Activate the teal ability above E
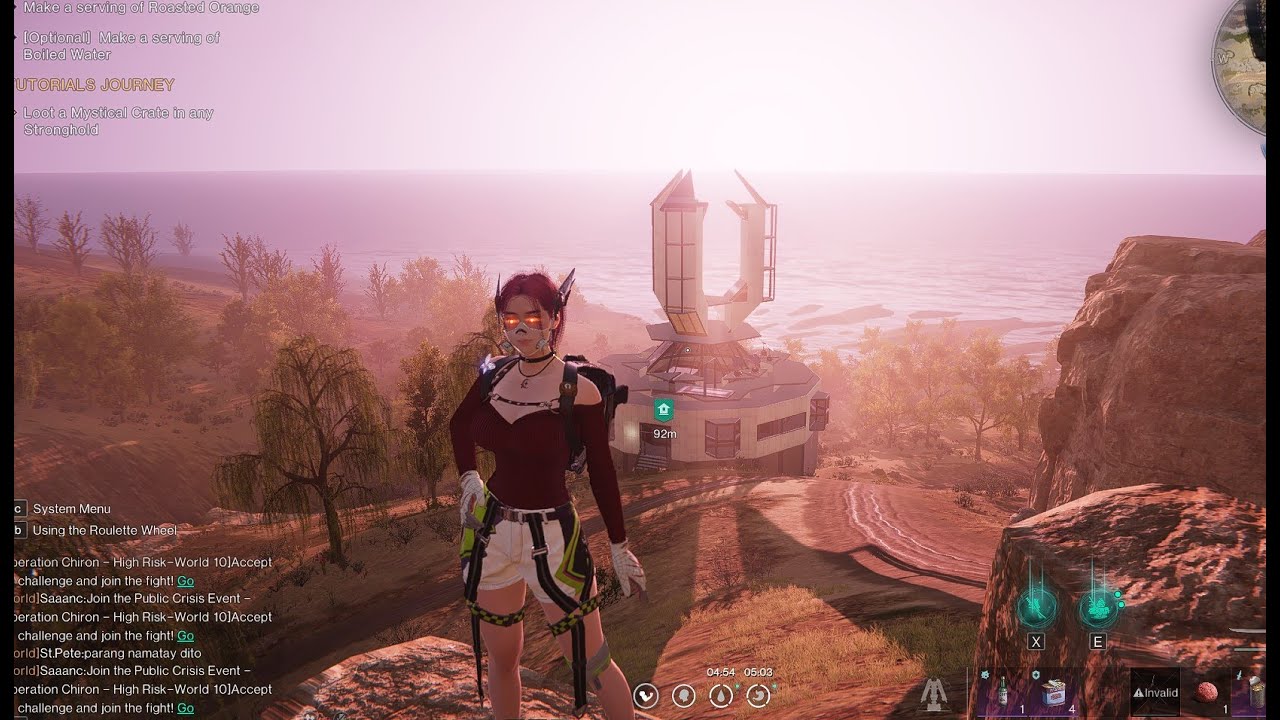The width and height of the screenshot is (1280, 720). pos(1097,607)
